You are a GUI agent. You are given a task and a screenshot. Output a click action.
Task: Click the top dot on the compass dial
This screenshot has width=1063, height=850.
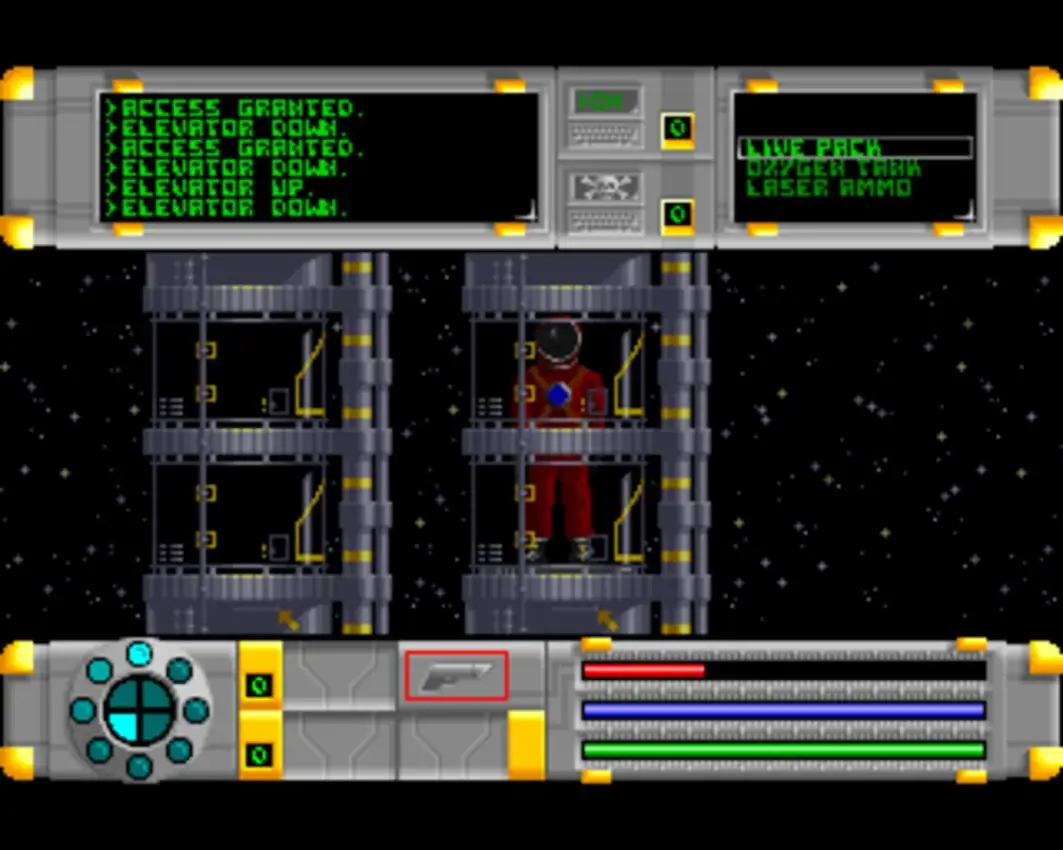coord(139,653)
